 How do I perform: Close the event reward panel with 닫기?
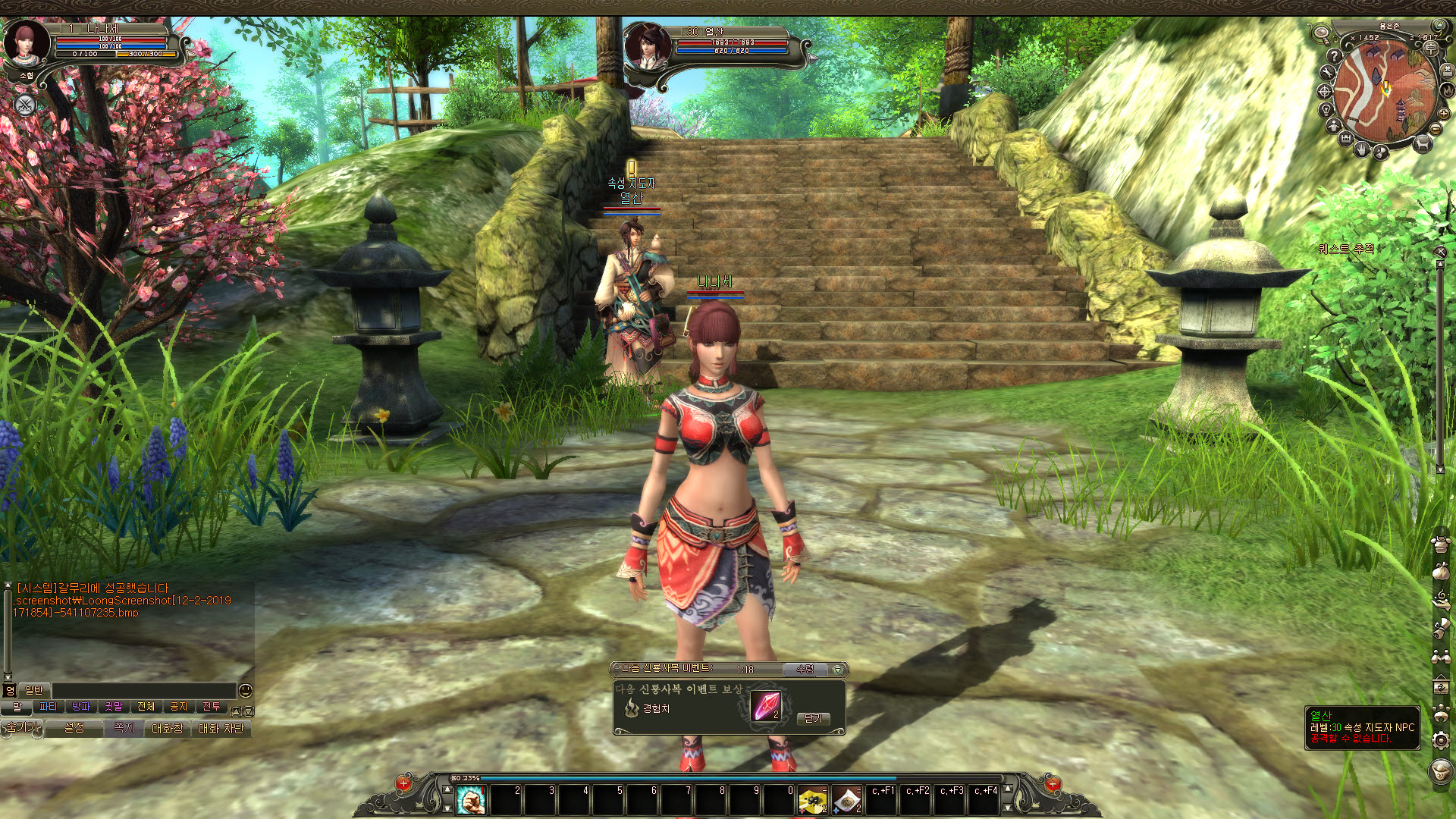click(813, 718)
